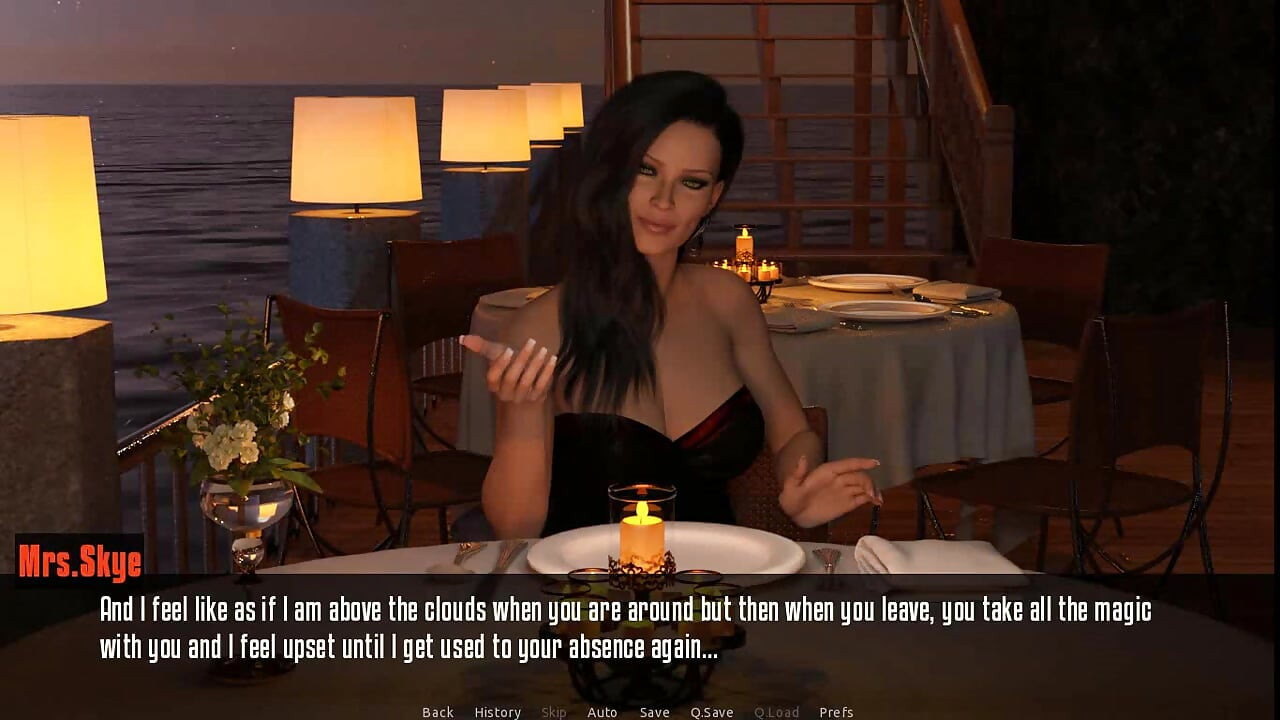The height and width of the screenshot is (720, 1280).
Task: Load the last quicksave via Q.Load
Action: tap(778, 711)
